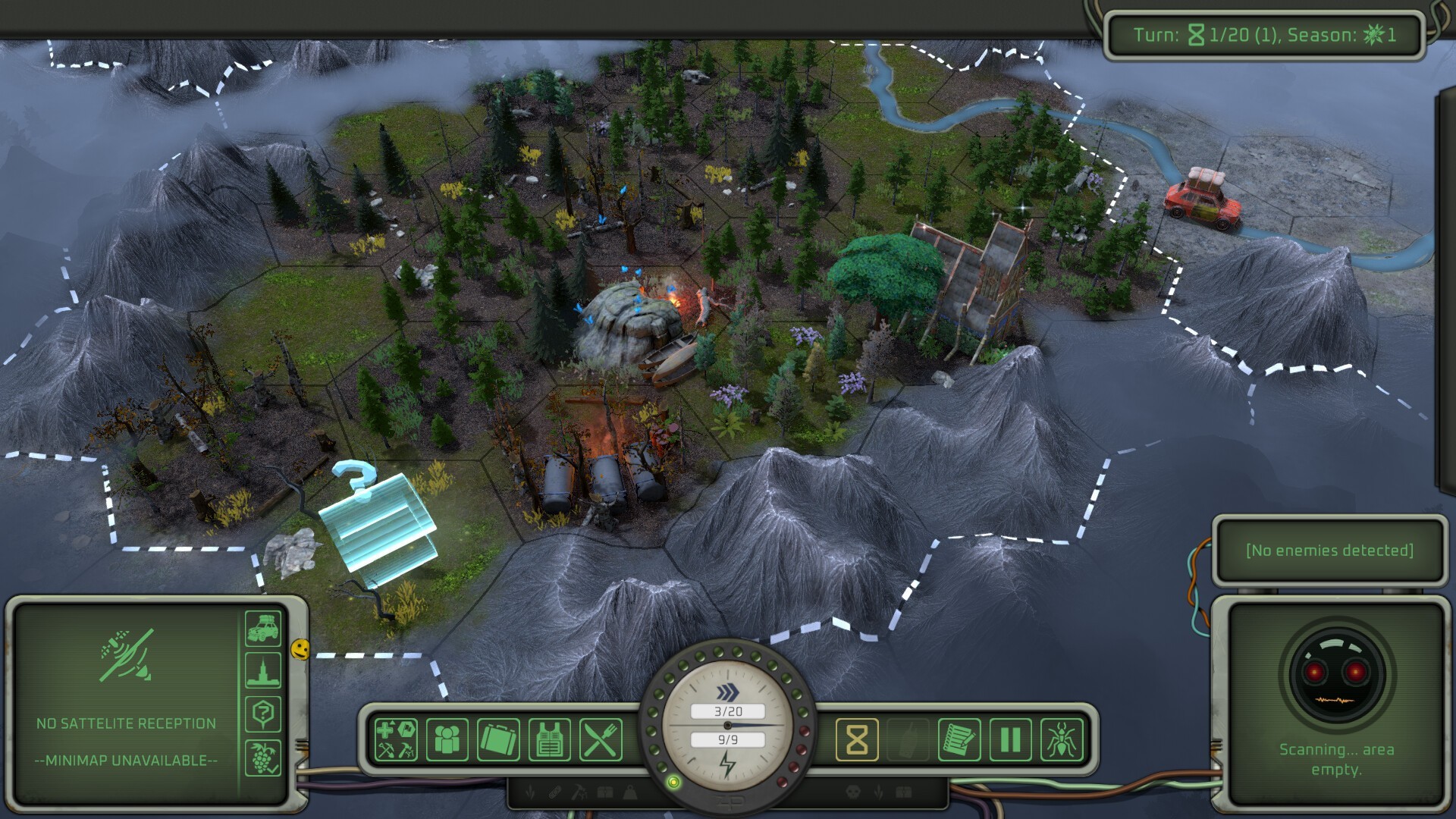Open the vest equipment screen
This screenshot has width=1456, height=819.
coord(549,739)
